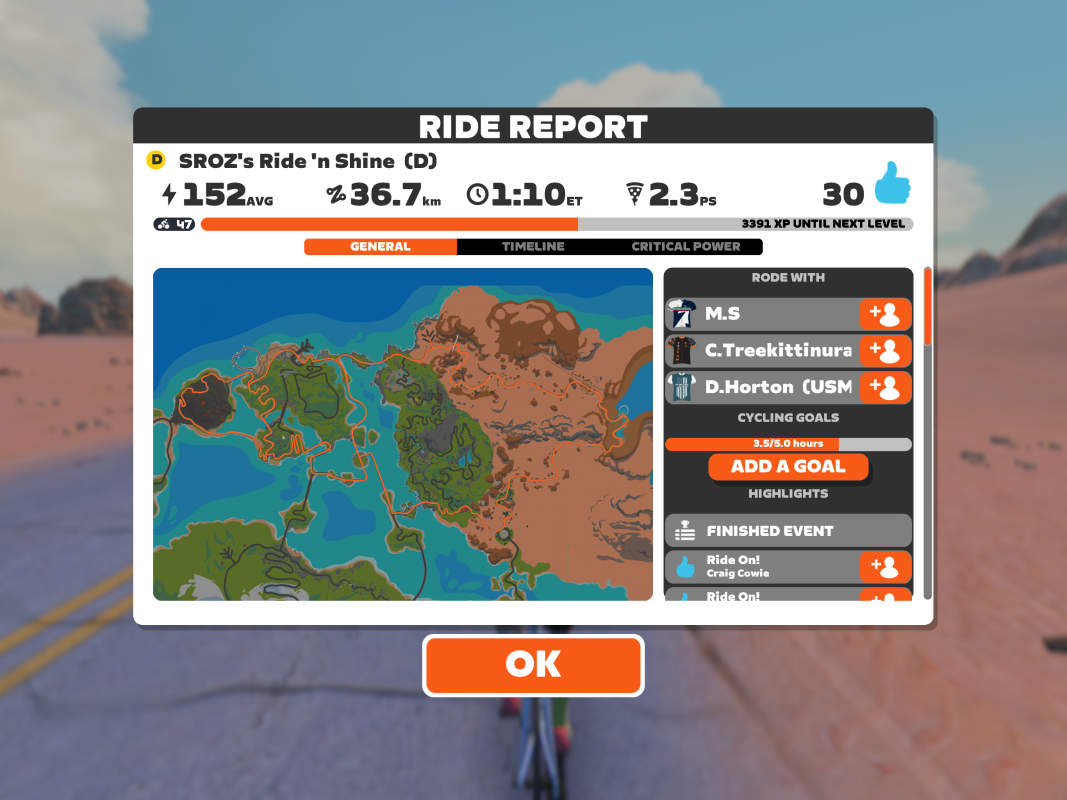Viewport: 1067px width, 800px height.
Task: Click the route map of the ride
Action: coord(402,434)
